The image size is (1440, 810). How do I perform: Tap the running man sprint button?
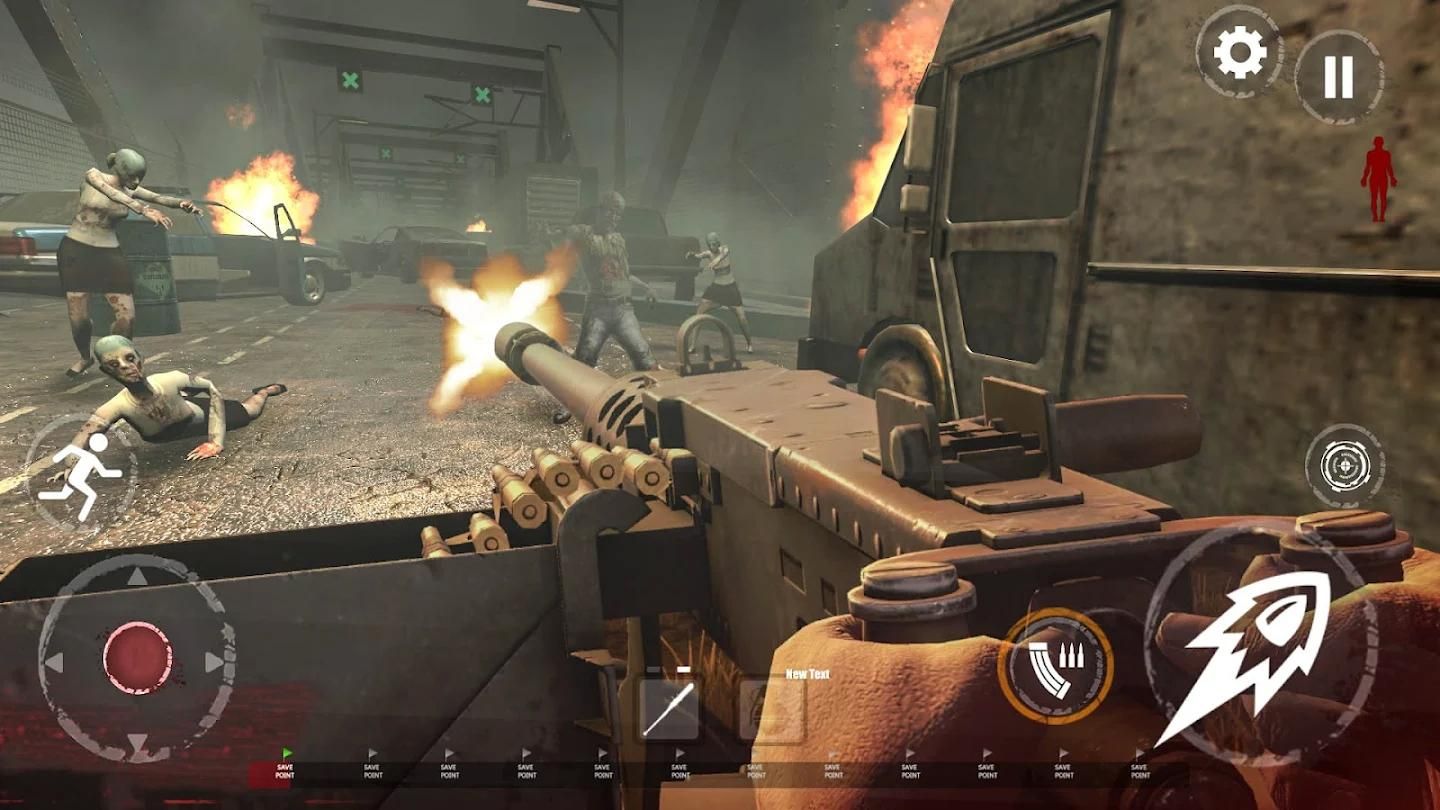click(82, 474)
